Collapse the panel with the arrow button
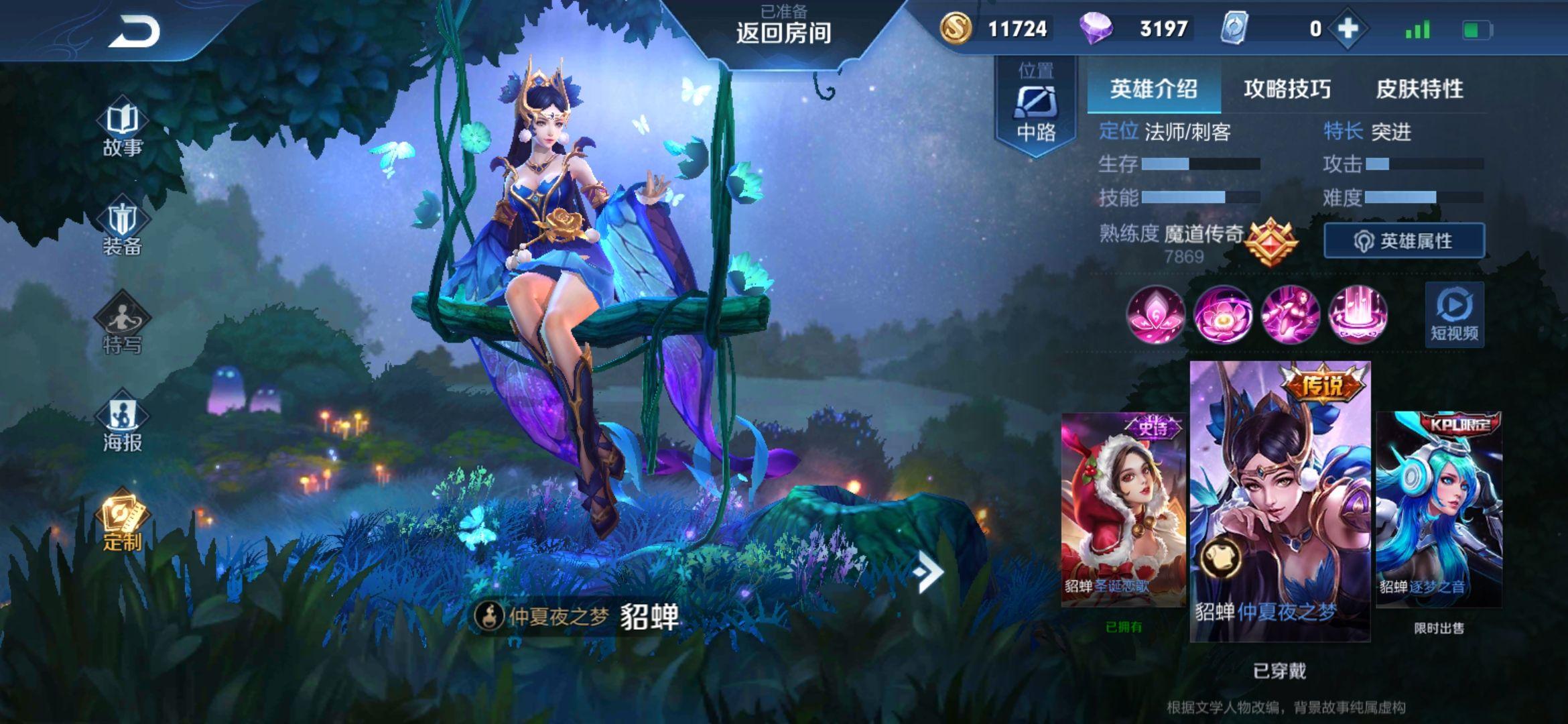The width and height of the screenshot is (1568, 724). (x=928, y=572)
